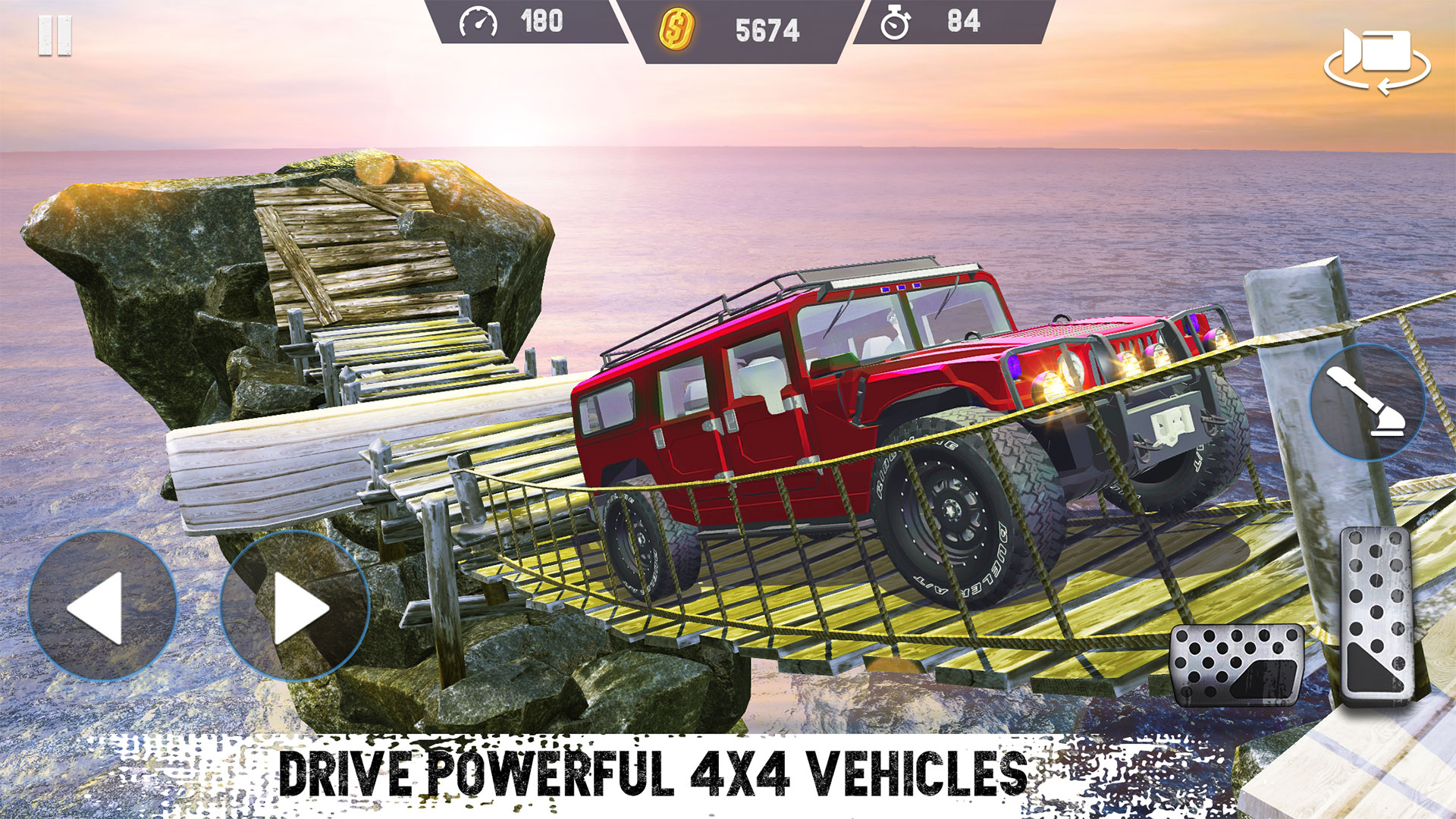
Task: Tap the speedometer icon showing 180
Action: click(479, 23)
